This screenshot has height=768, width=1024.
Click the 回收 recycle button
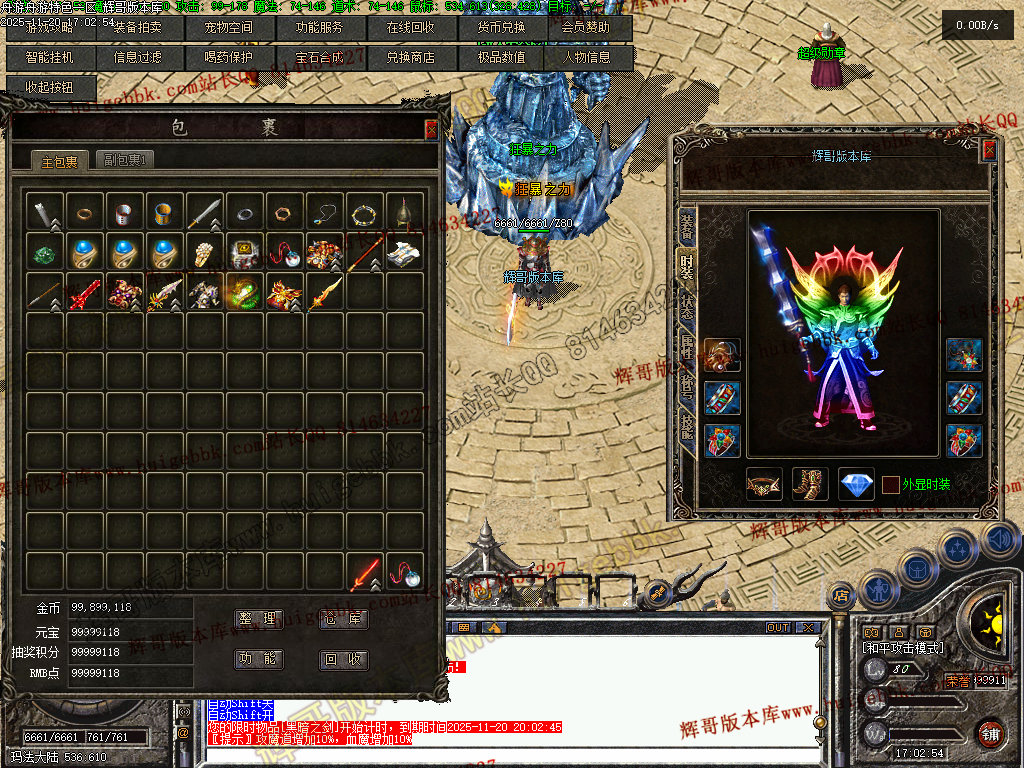click(343, 660)
